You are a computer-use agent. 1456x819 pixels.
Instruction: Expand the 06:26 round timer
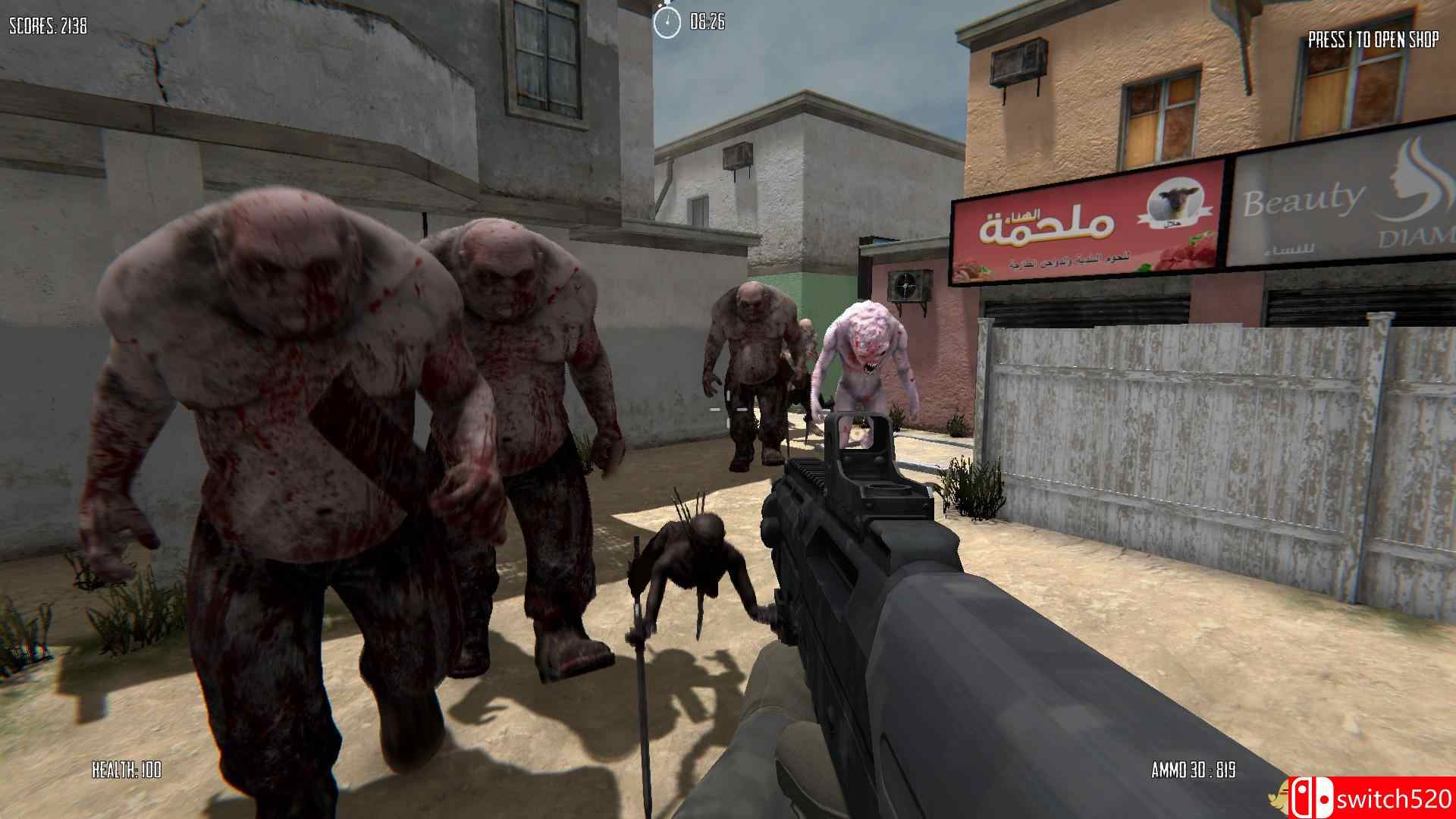coord(707,21)
